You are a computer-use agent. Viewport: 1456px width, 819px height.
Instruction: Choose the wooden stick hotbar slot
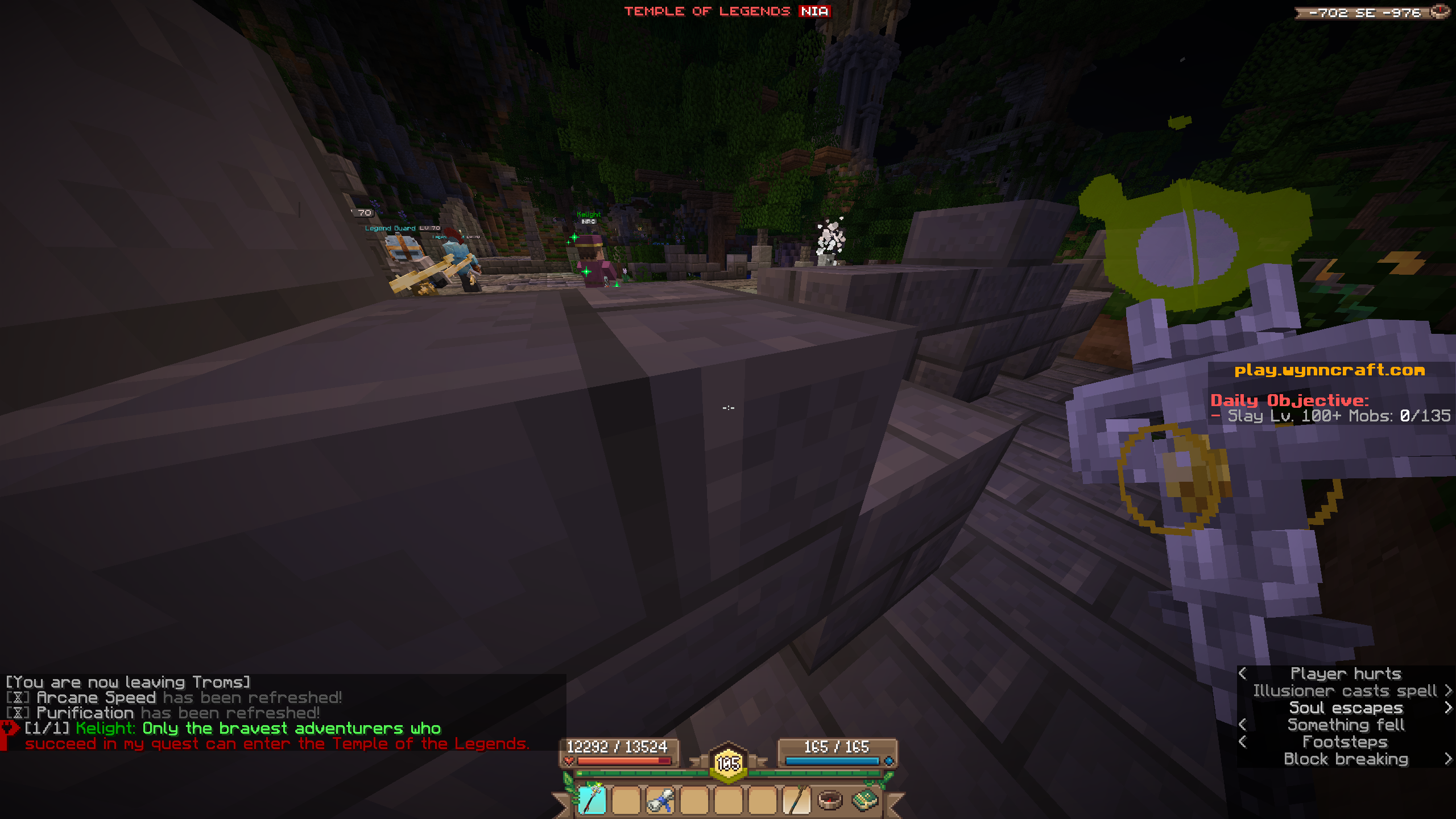coord(796,800)
